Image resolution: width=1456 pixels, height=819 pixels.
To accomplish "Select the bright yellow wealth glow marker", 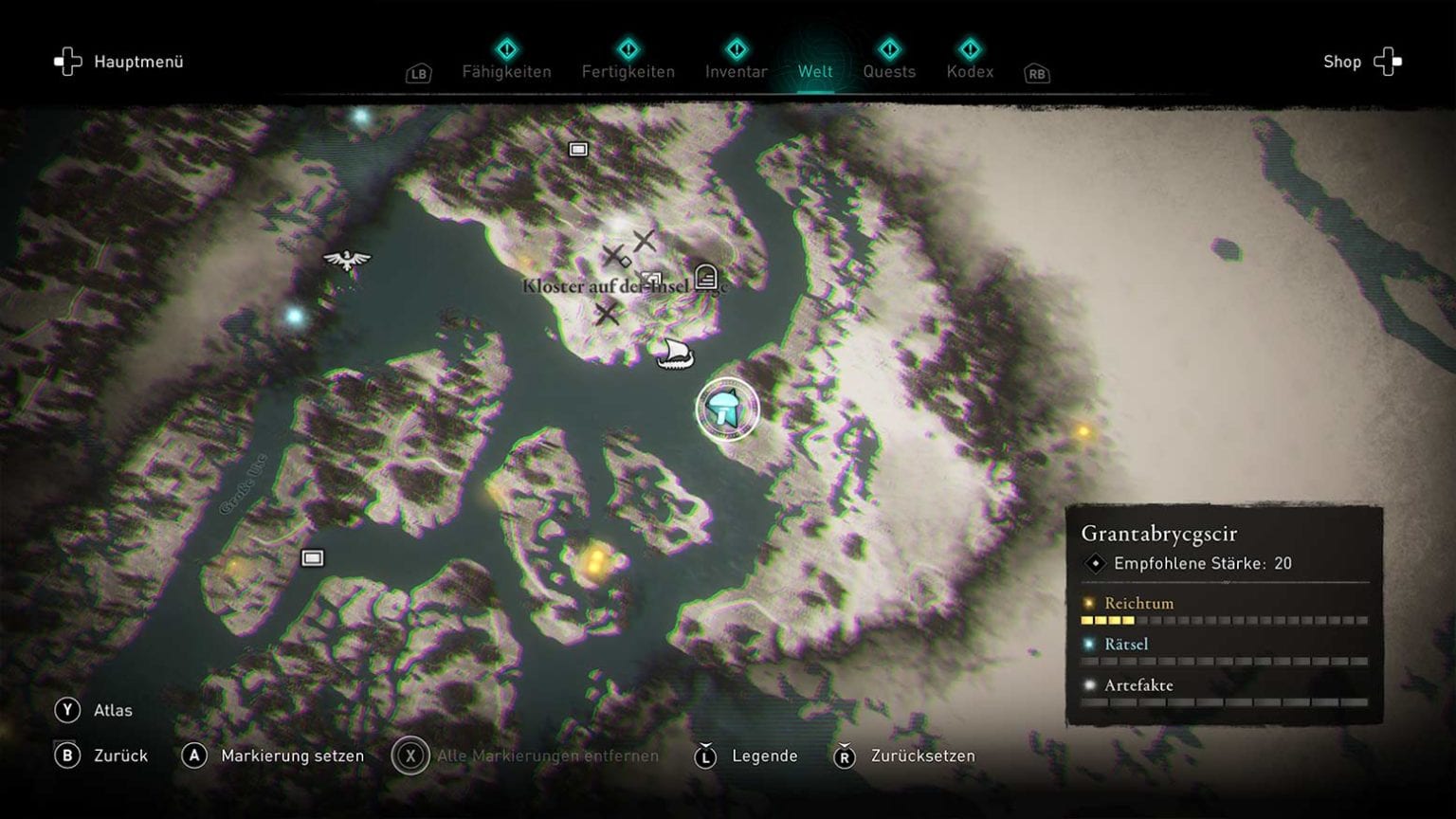I will pos(595,559).
